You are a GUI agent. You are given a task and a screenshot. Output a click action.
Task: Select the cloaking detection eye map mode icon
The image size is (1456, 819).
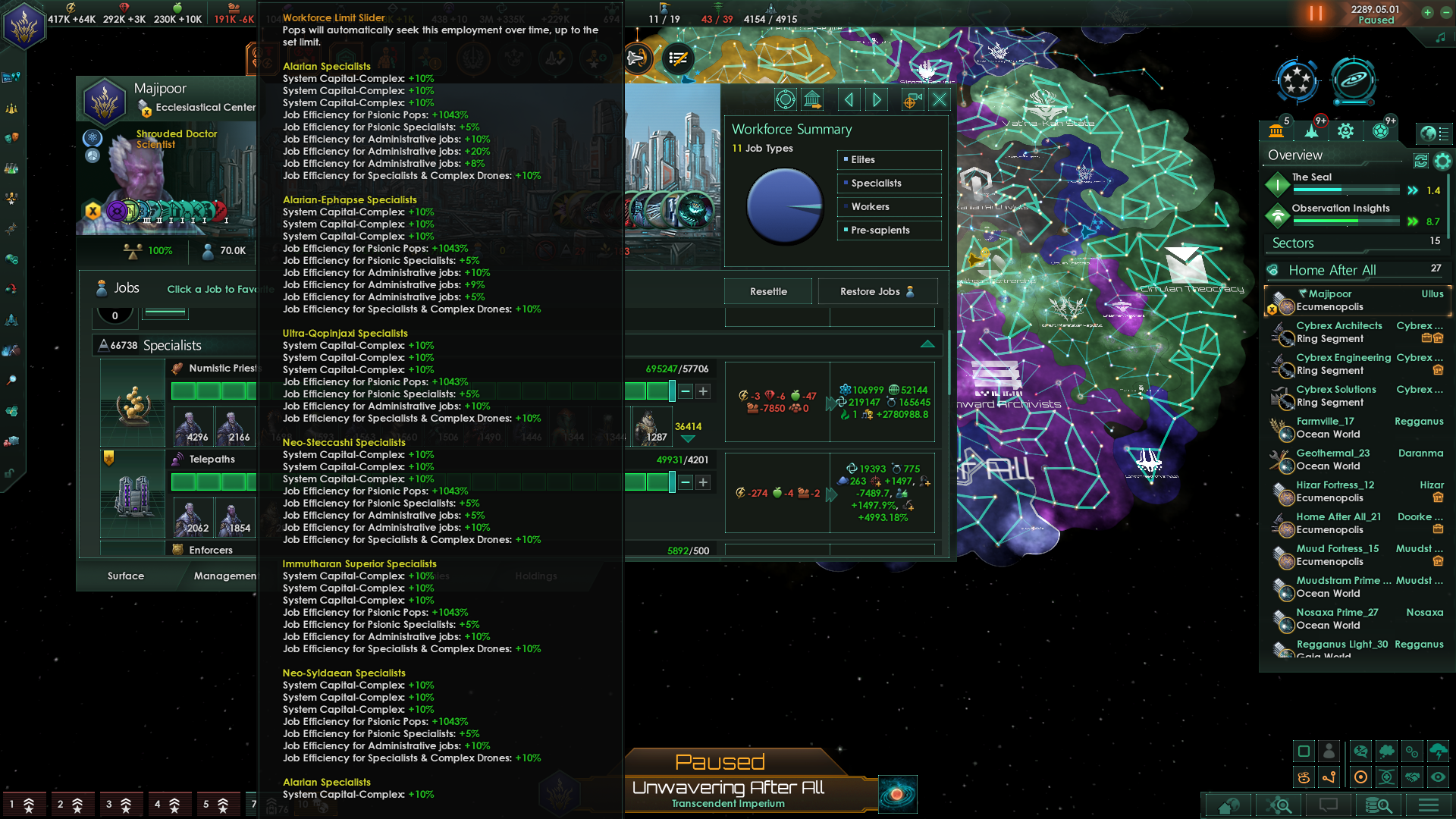[1439, 777]
